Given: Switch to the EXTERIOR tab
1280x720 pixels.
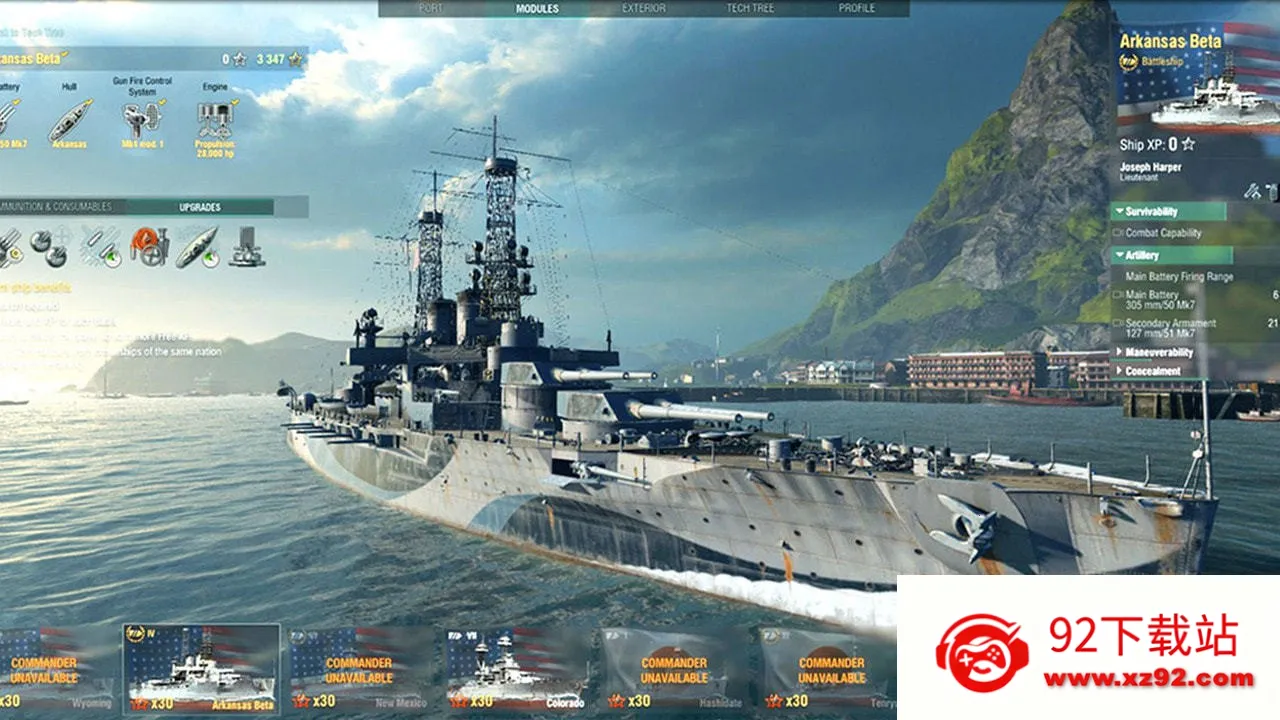Looking at the screenshot, I should coord(646,6).
